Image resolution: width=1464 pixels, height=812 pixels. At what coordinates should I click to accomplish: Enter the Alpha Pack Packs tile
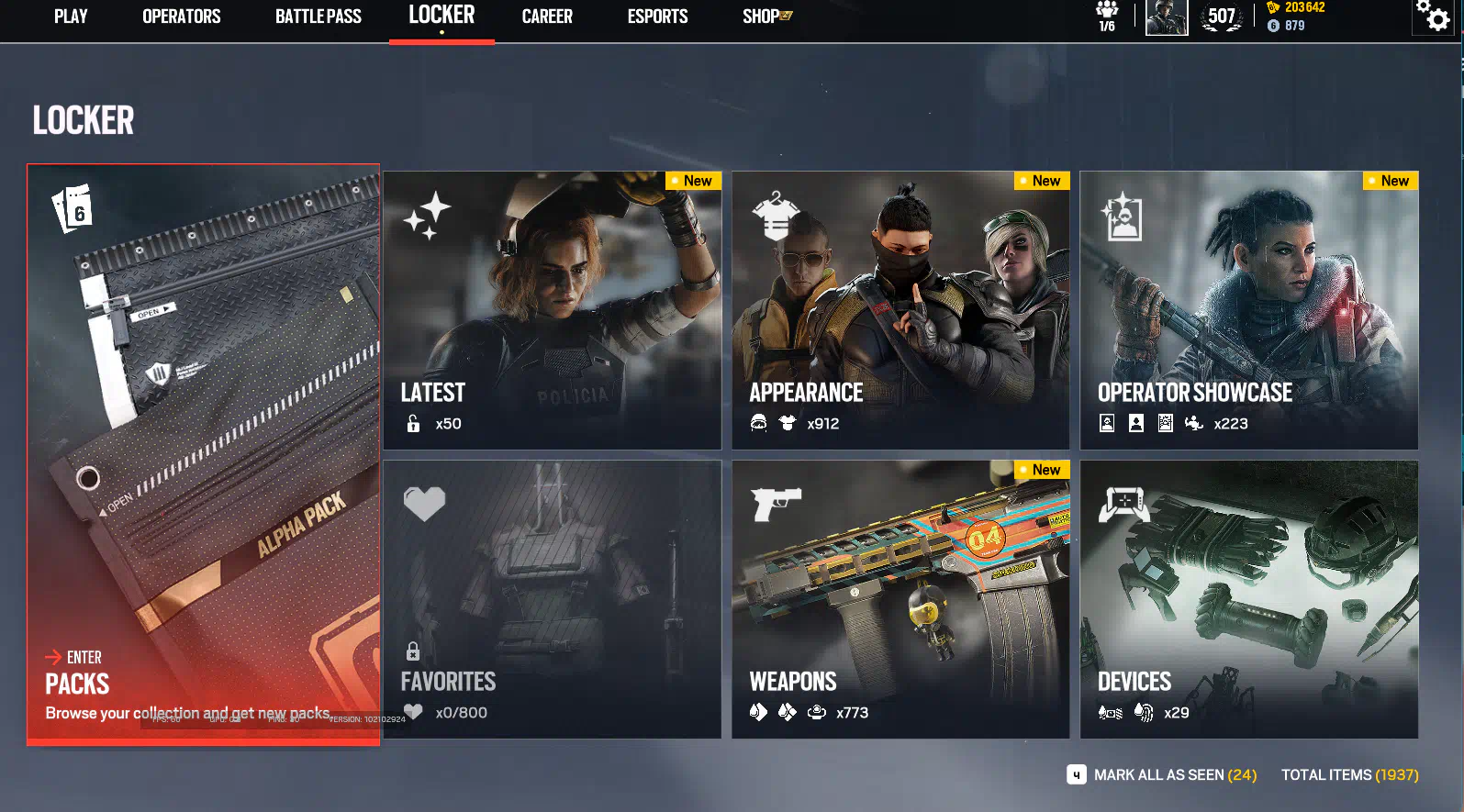point(203,454)
